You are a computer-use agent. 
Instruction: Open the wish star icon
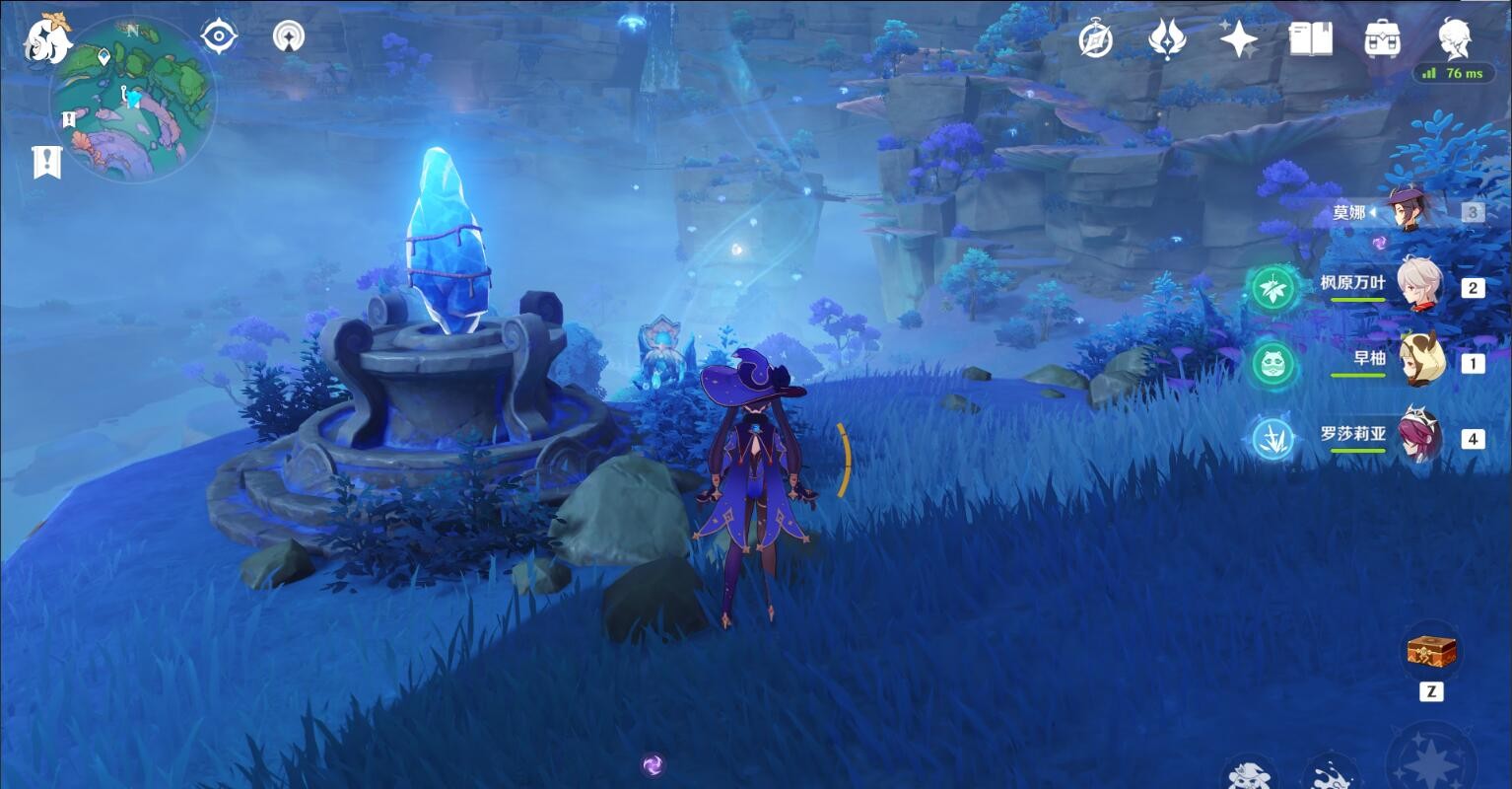[x=1238, y=39]
